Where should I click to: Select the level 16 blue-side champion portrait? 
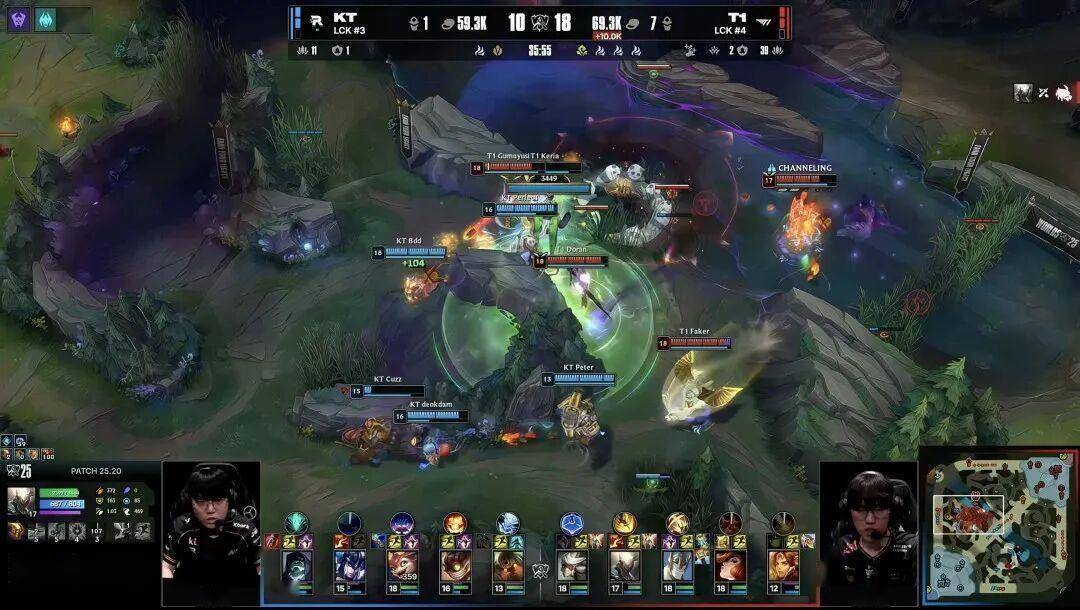tap(455, 566)
